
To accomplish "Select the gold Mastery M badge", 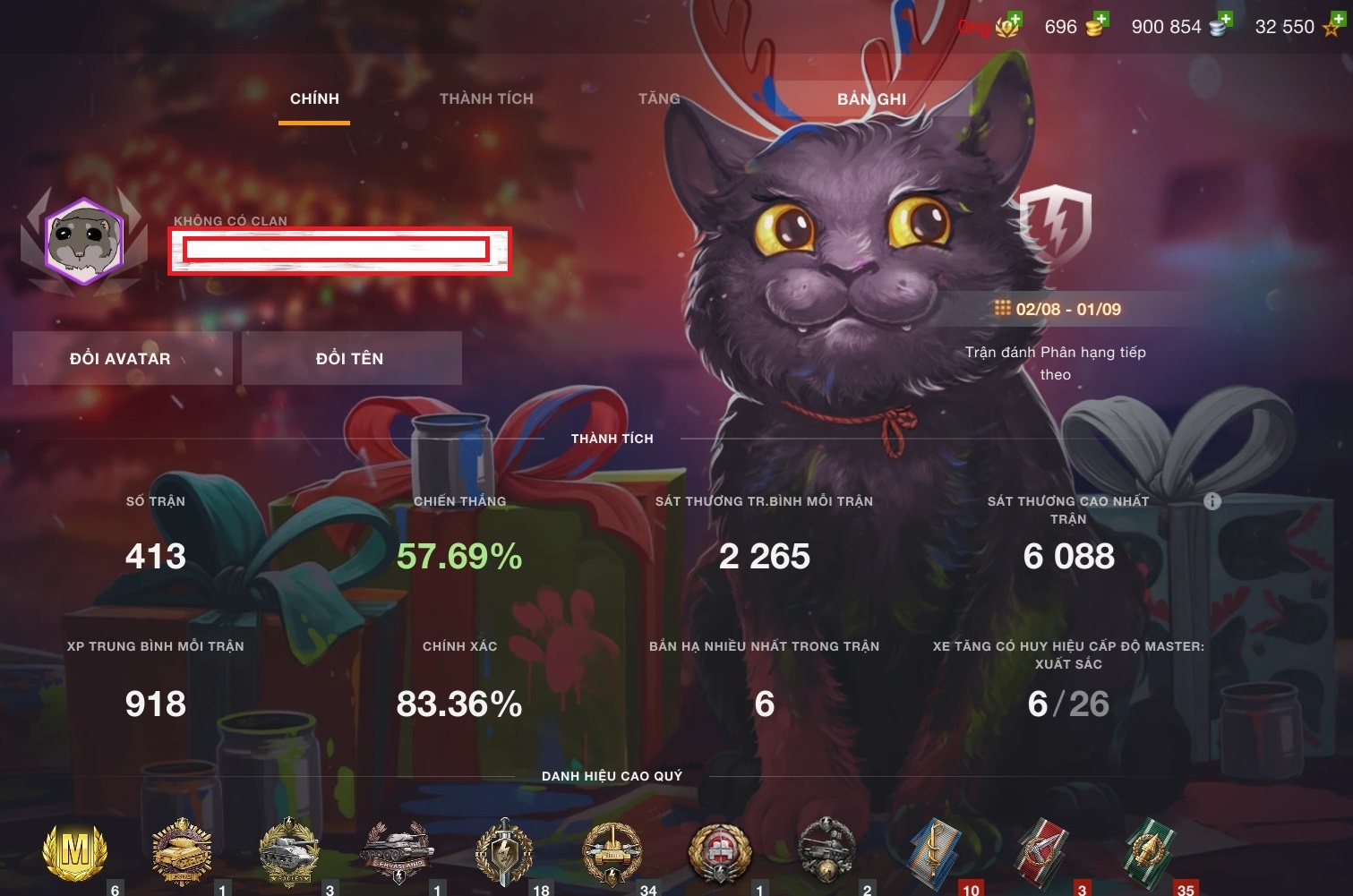I will (75, 850).
